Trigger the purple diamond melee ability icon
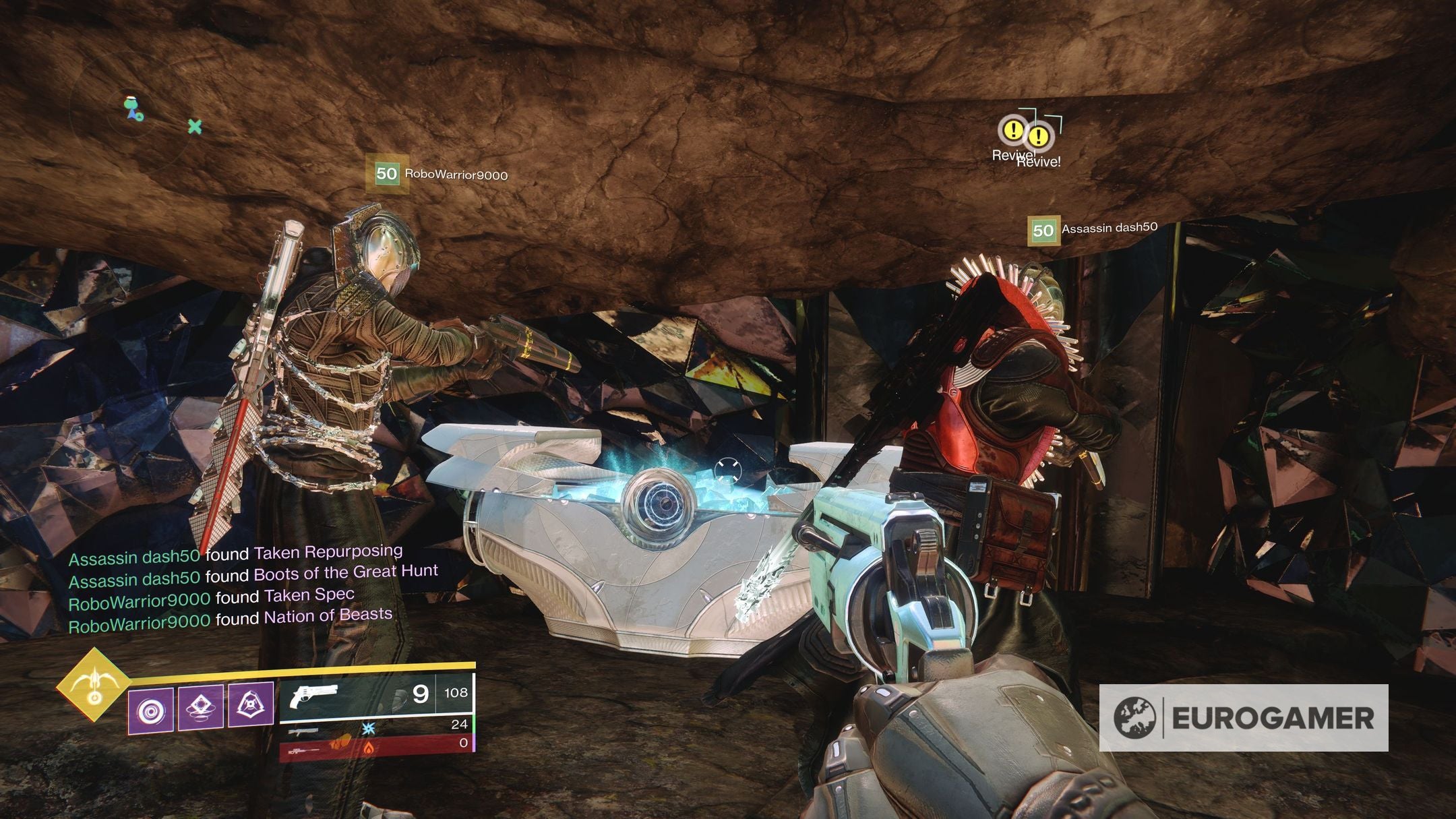The image size is (1456, 819). (x=200, y=708)
